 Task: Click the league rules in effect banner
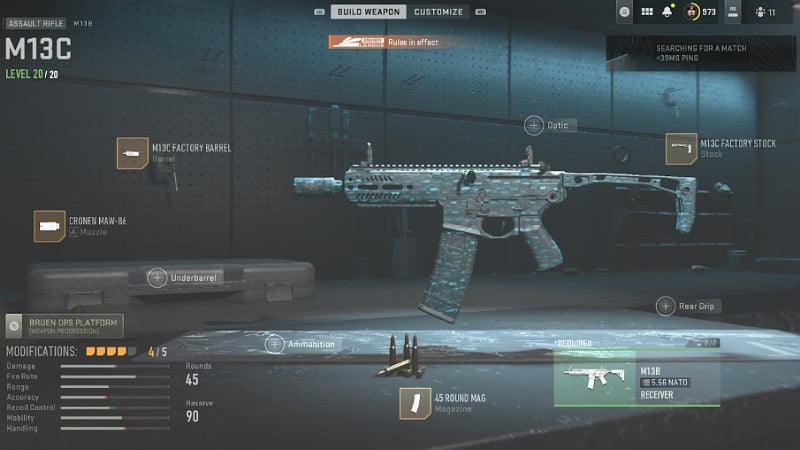pos(384,42)
